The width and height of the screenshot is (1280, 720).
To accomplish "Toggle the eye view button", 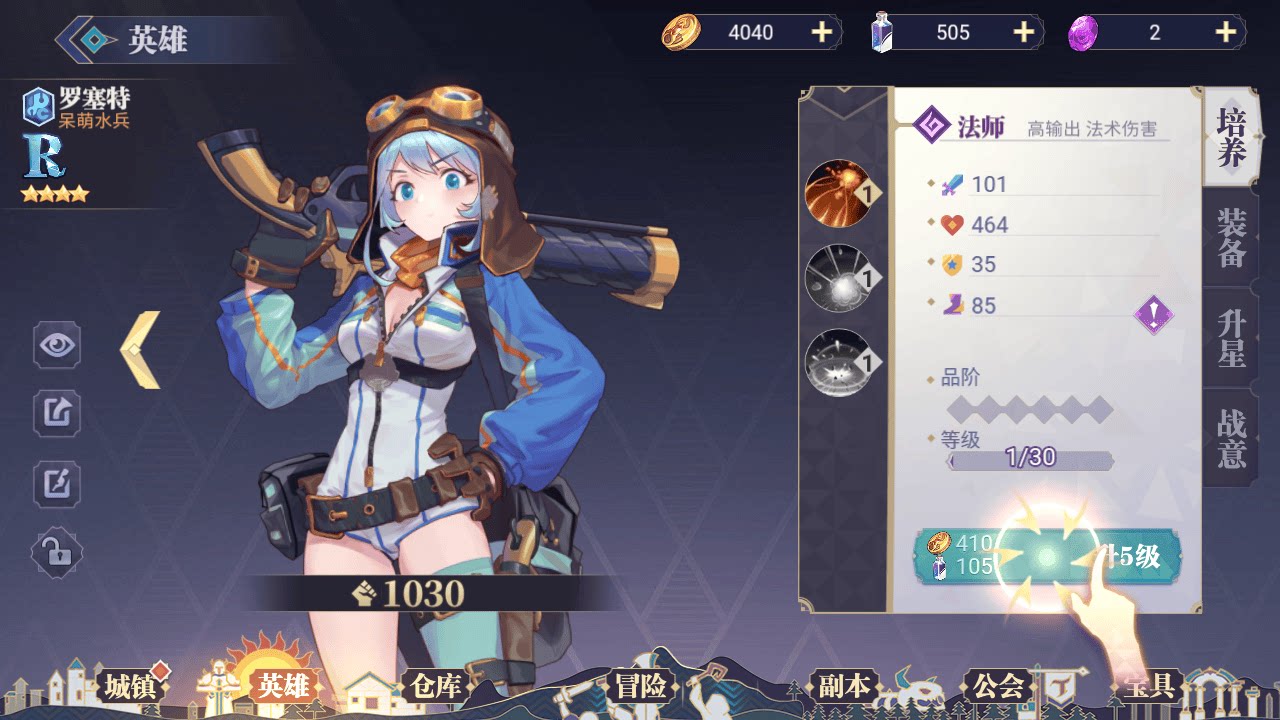I will [57, 346].
